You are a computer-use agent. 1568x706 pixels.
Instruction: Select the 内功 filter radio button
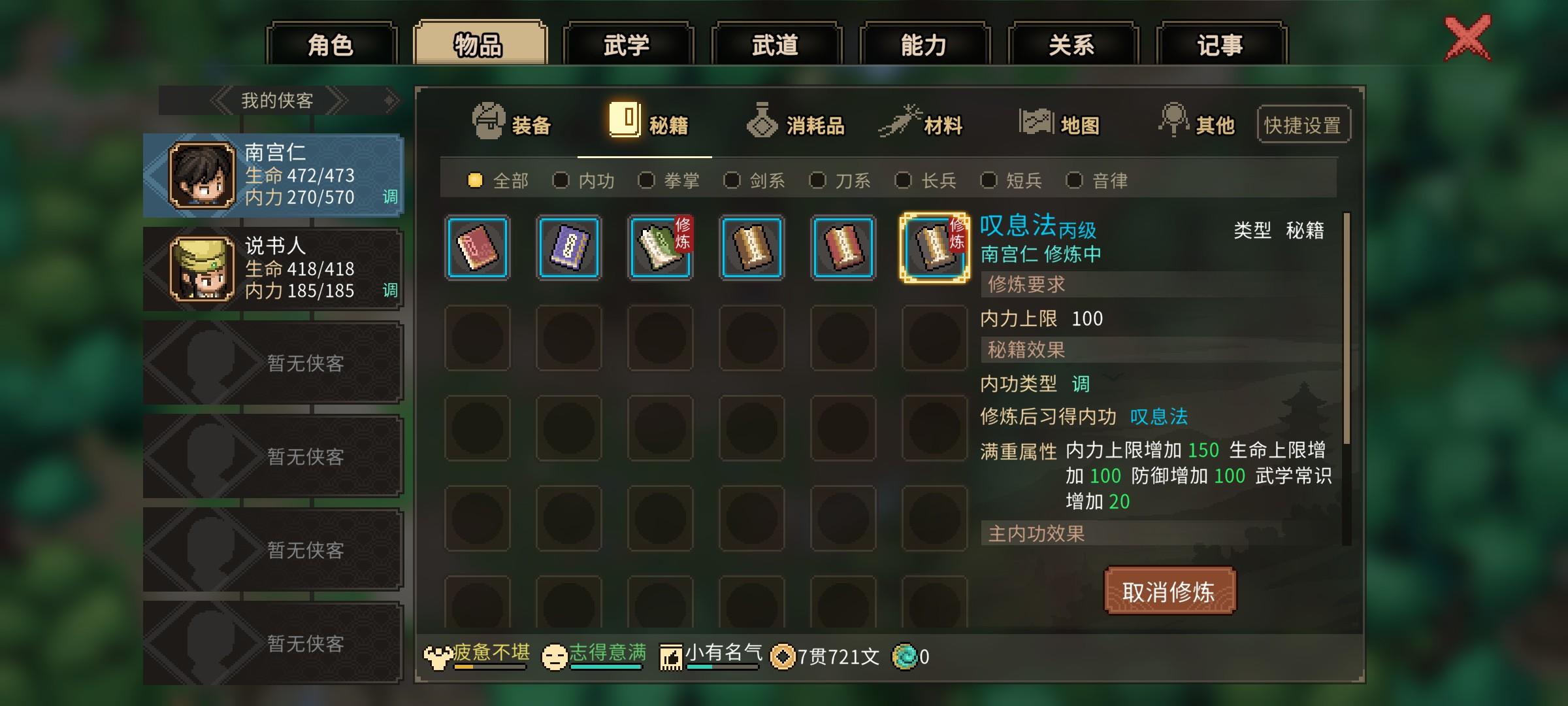tap(562, 180)
